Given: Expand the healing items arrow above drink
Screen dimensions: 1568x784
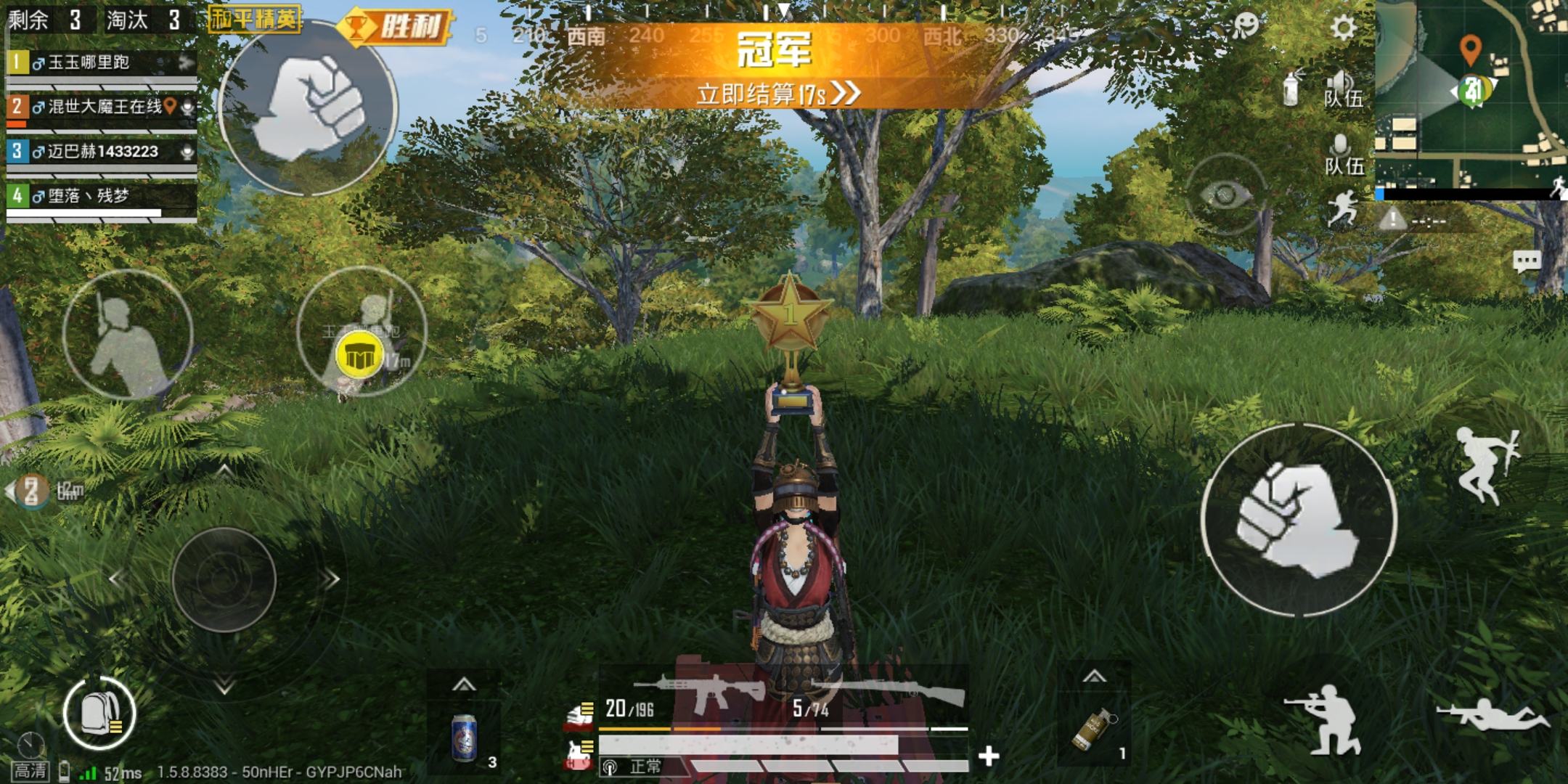Looking at the screenshot, I should [x=464, y=684].
